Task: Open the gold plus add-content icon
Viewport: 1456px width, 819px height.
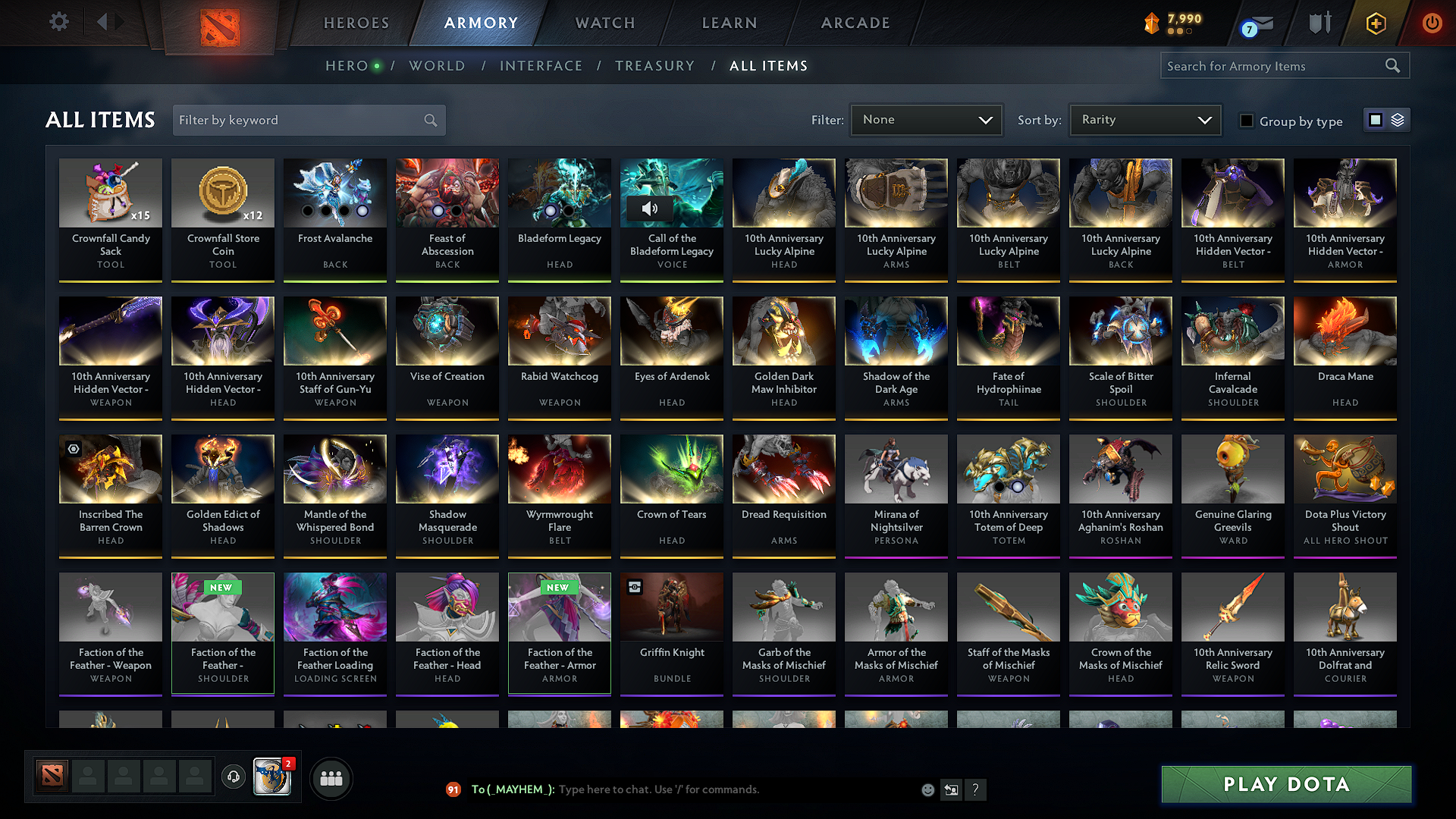Action: tap(1375, 23)
